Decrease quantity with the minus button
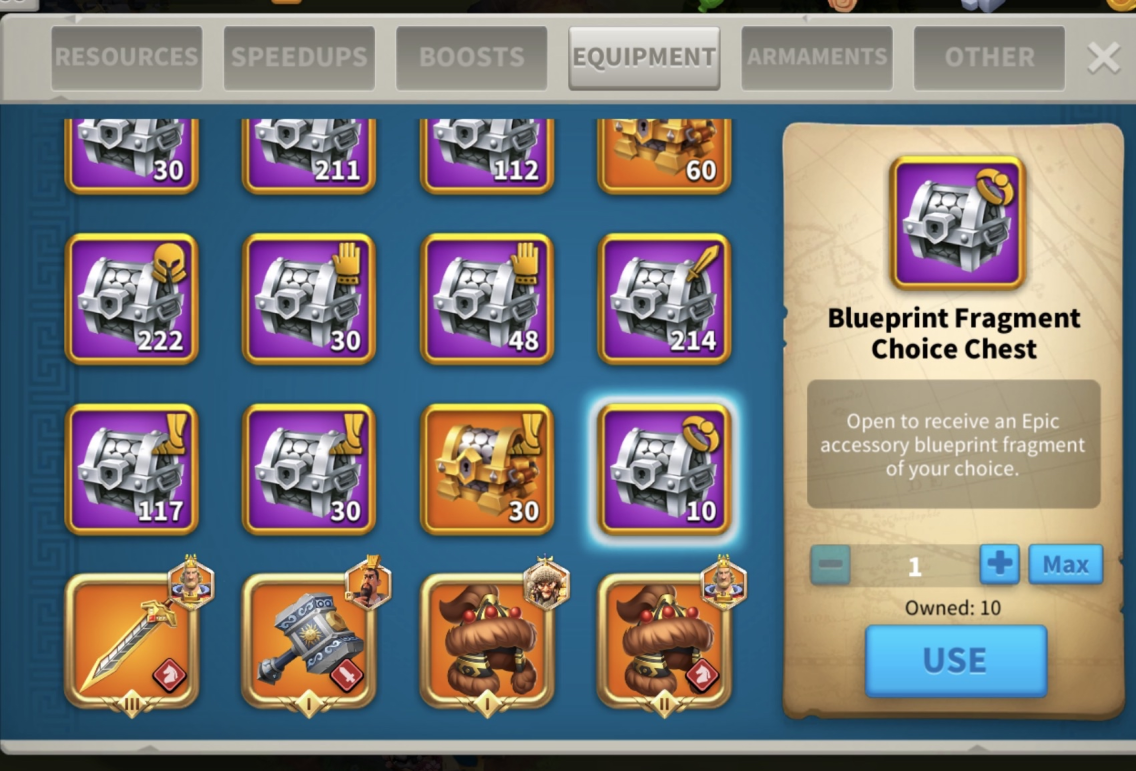 tap(830, 565)
